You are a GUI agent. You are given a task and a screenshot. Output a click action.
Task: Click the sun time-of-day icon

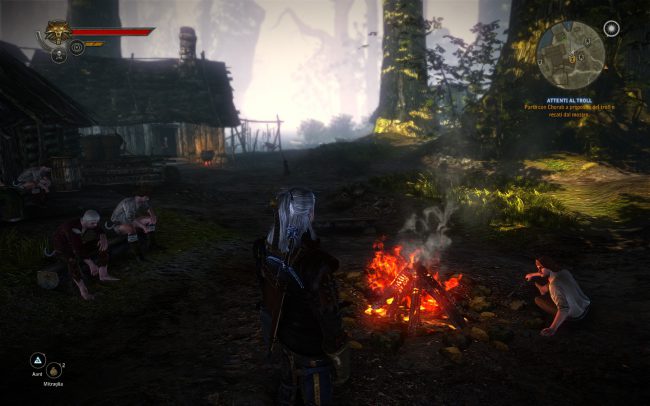(x=611, y=27)
